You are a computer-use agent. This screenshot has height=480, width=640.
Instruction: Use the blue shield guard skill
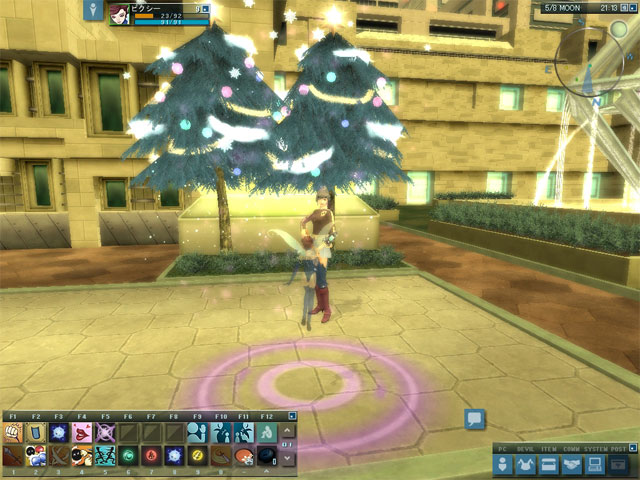pyautogui.click(x=36, y=432)
